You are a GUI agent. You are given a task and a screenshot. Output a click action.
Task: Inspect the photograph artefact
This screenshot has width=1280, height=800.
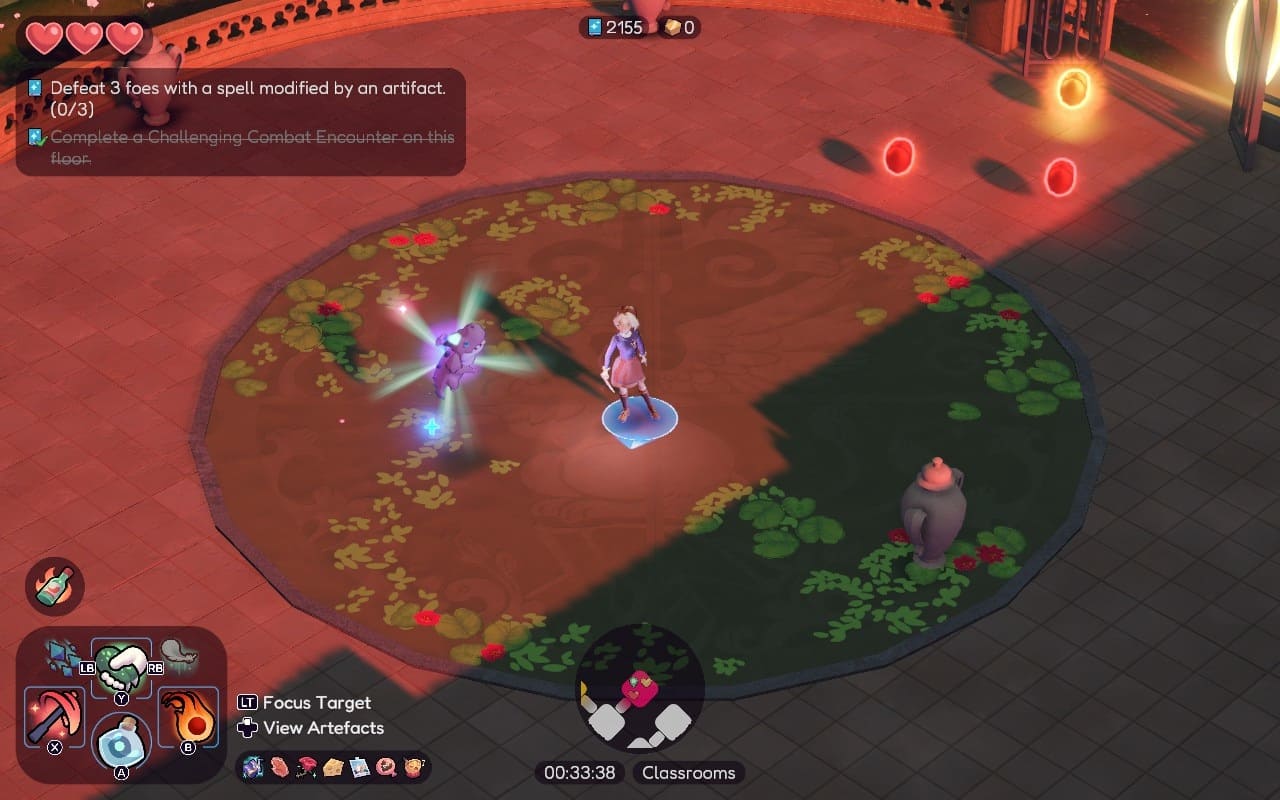359,768
